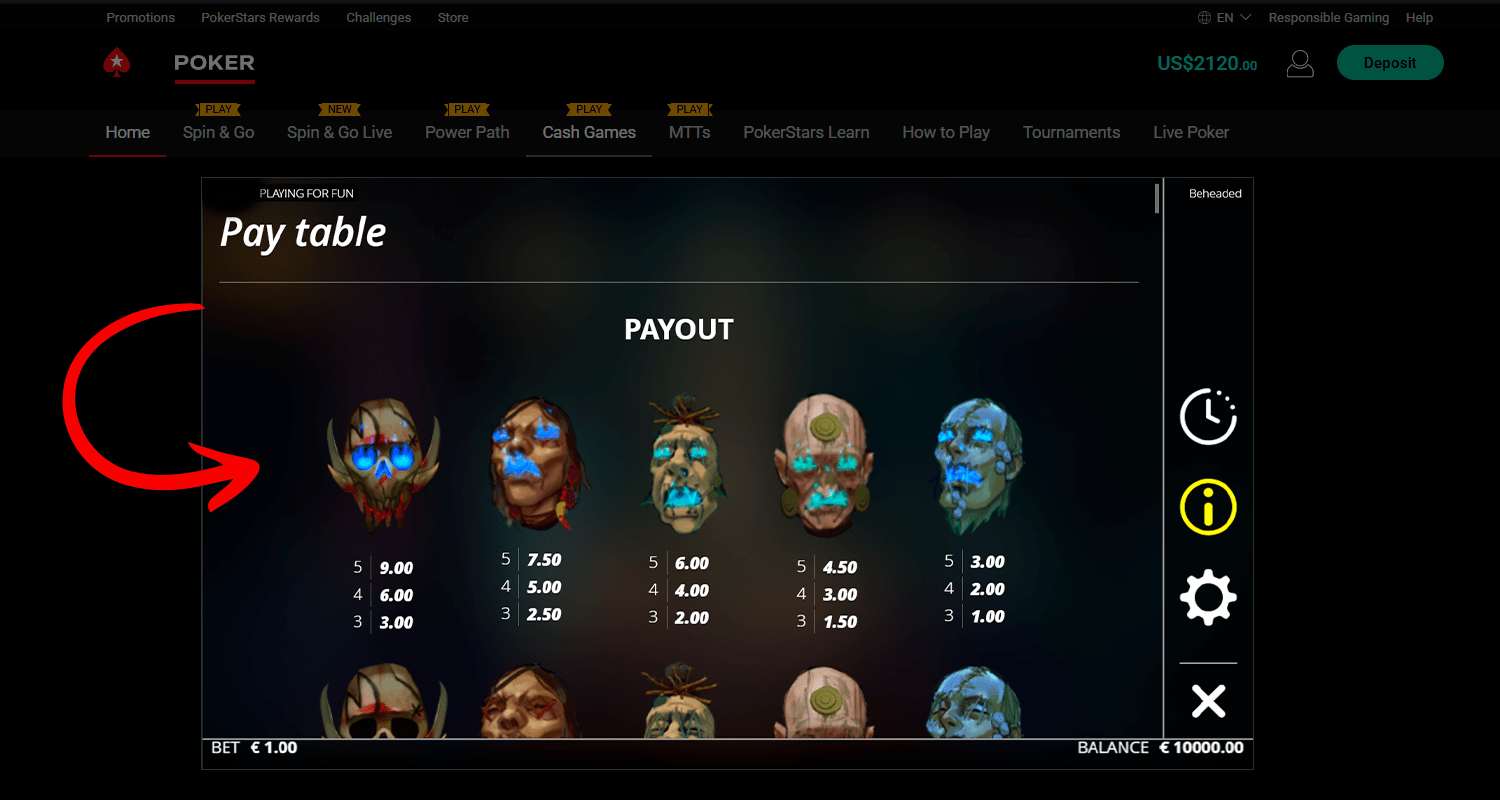Switch to the Spin & Go tab
Image resolution: width=1500 pixels, height=800 pixels.
tap(218, 132)
